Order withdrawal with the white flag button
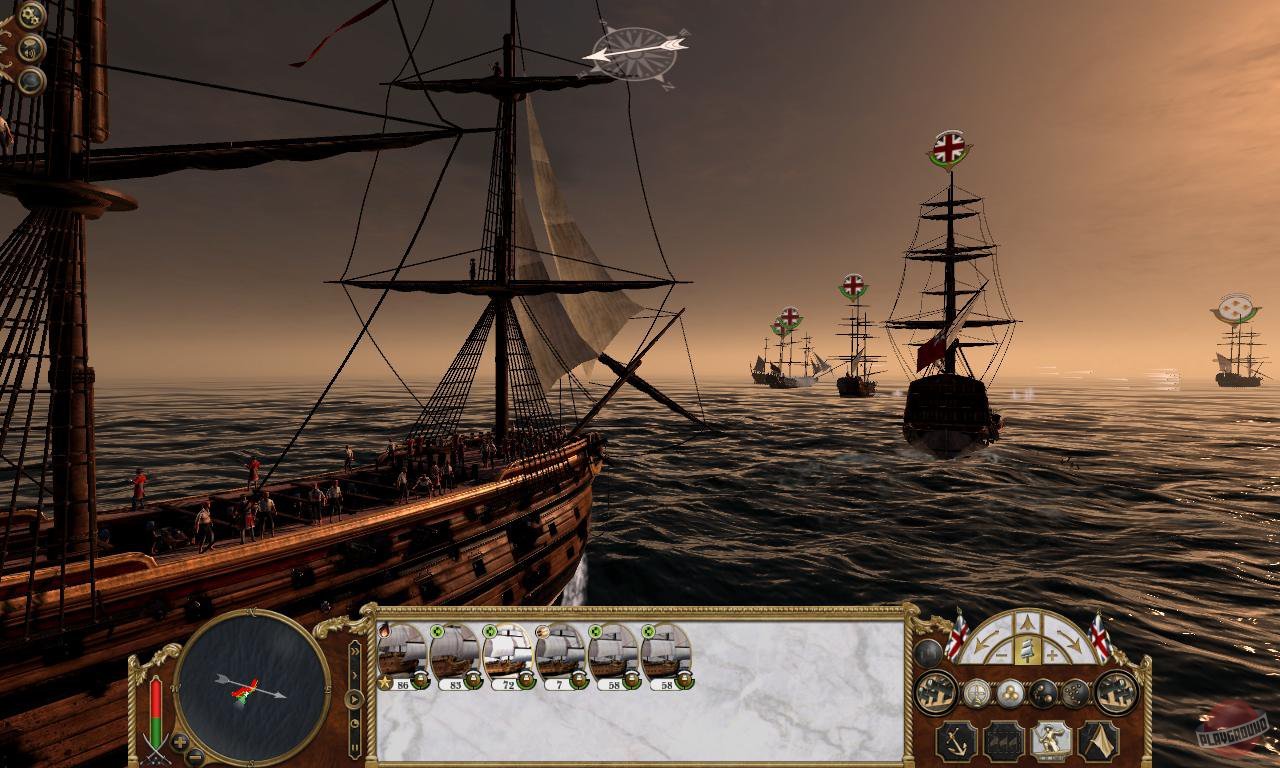 [1098, 741]
